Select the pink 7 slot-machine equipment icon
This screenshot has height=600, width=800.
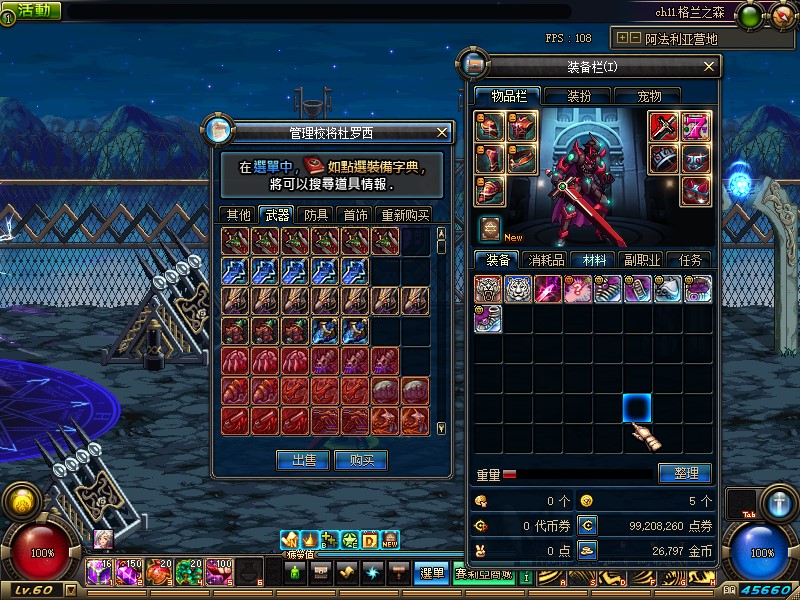[696, 126]
